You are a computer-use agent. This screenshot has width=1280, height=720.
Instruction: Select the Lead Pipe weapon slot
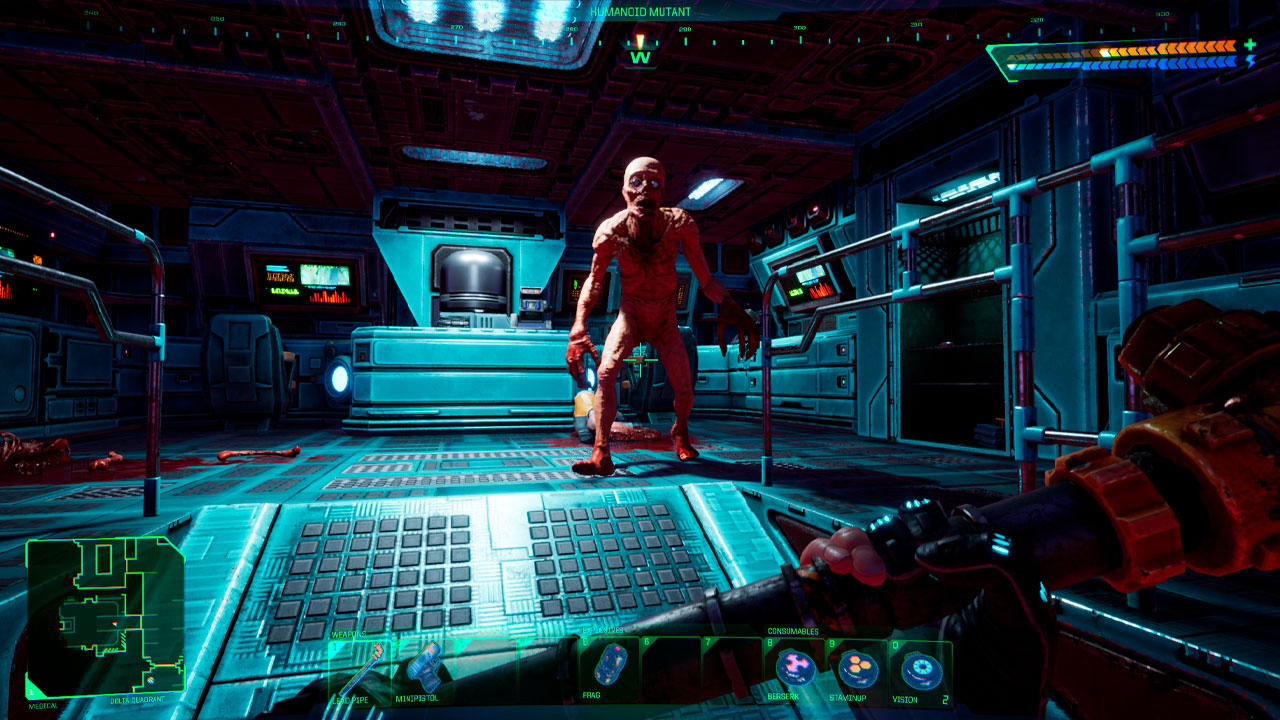[x=361, y=669]
